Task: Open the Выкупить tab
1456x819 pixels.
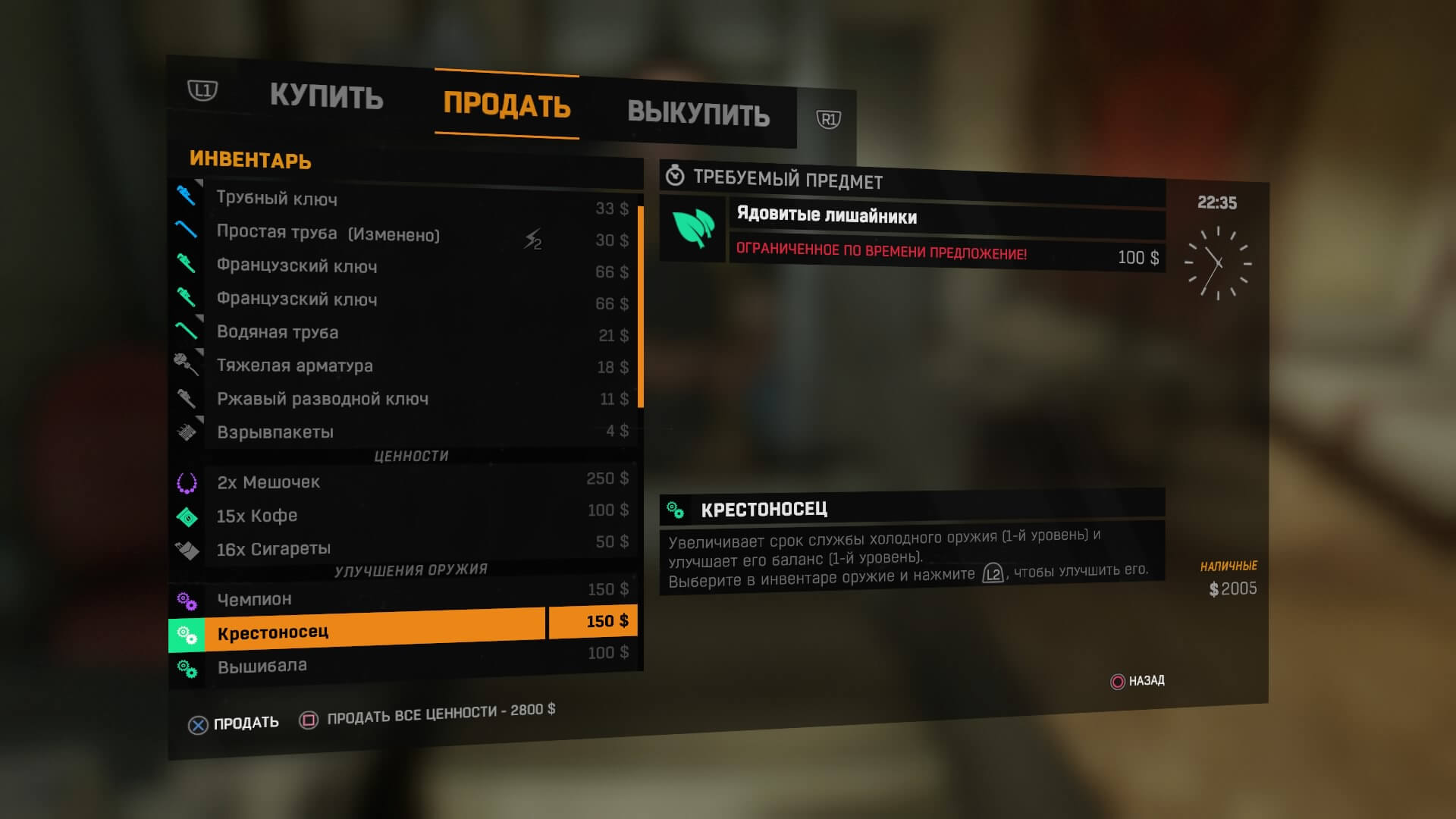Action: [x=698, y=115]
